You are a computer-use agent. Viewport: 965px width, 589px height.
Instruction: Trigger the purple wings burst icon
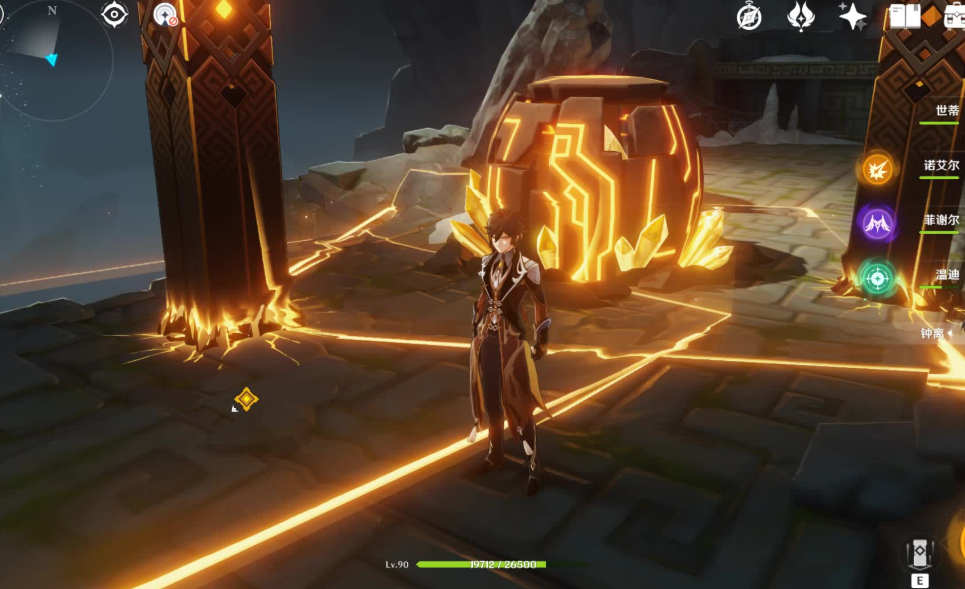click(877, 223)
